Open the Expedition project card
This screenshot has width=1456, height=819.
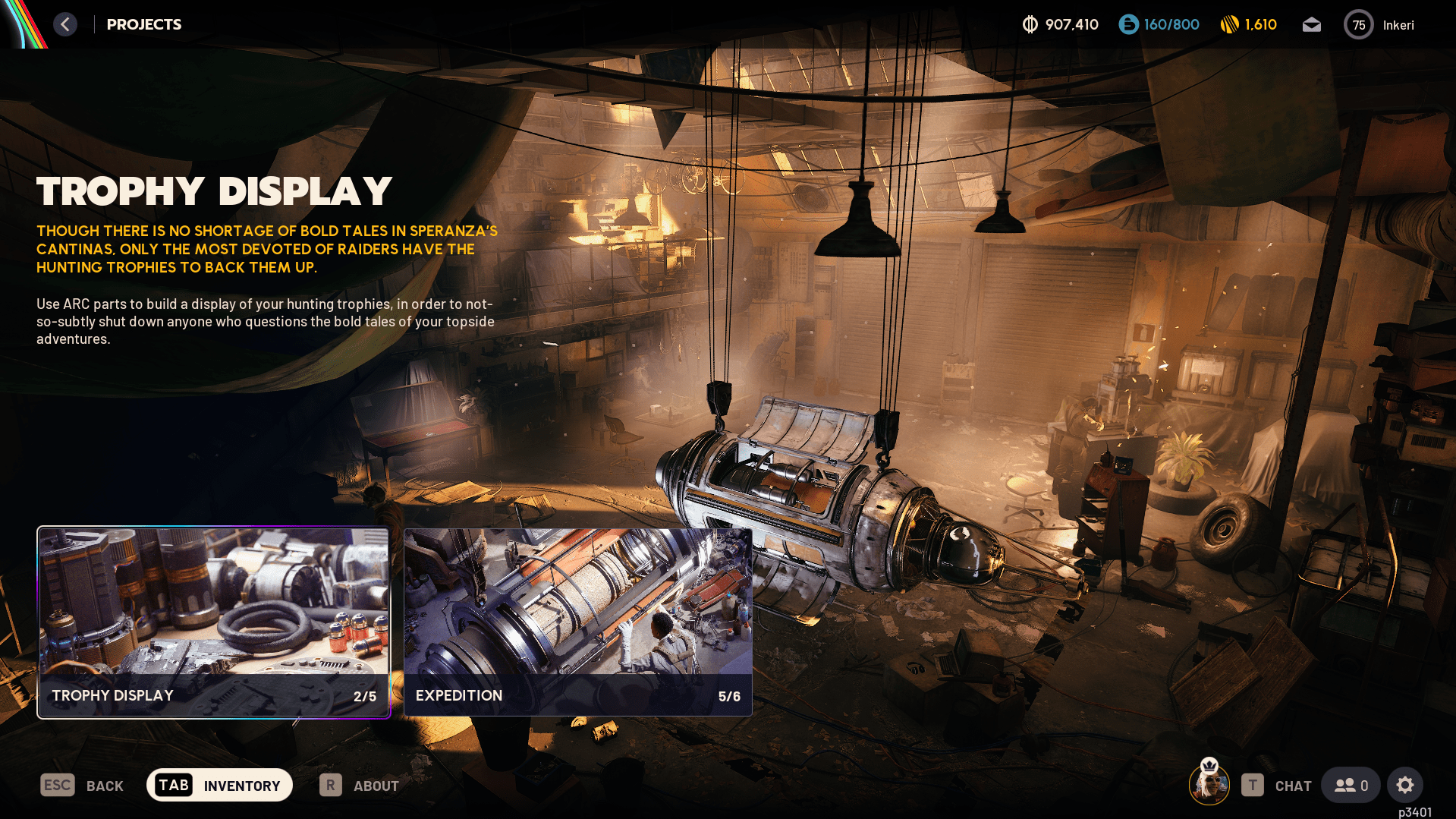577,622
